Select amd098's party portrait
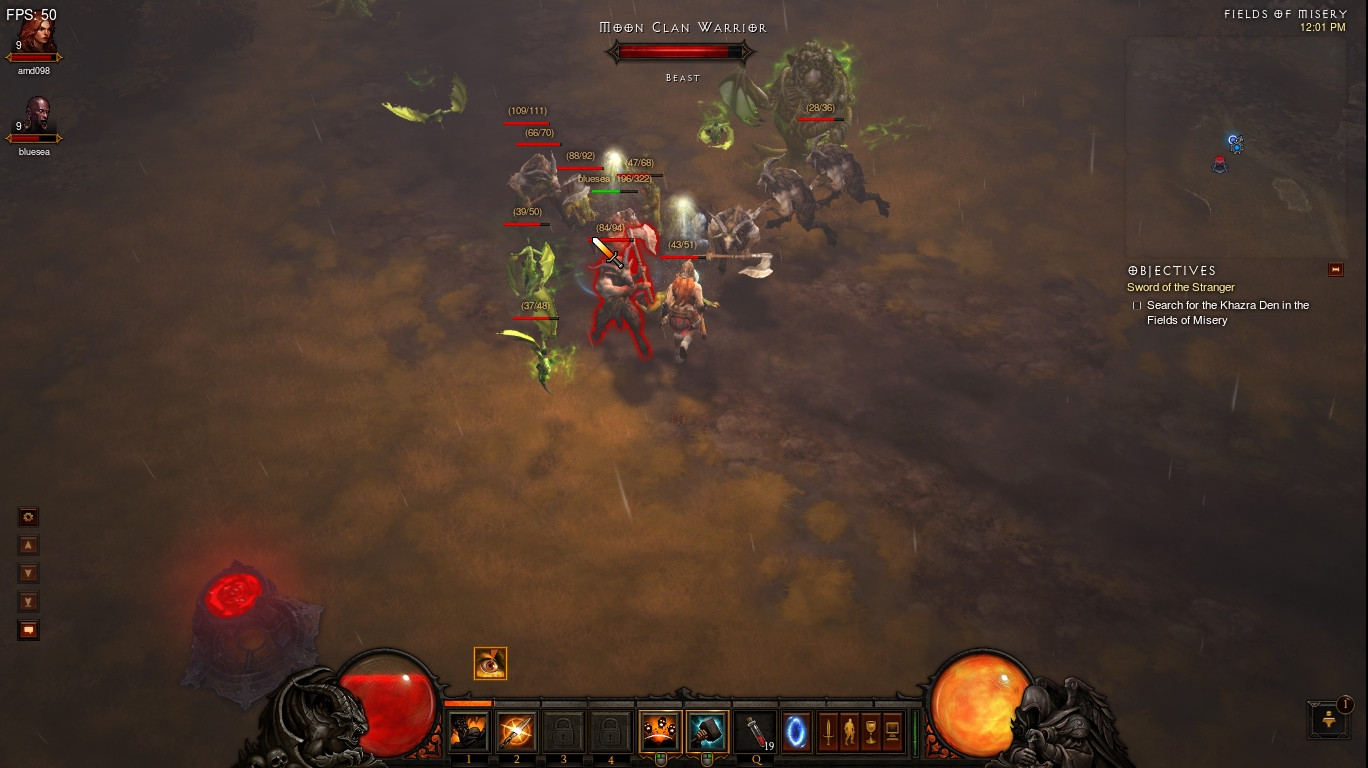The height and width of the screenshot is (768, 1368). pos(34,38)
